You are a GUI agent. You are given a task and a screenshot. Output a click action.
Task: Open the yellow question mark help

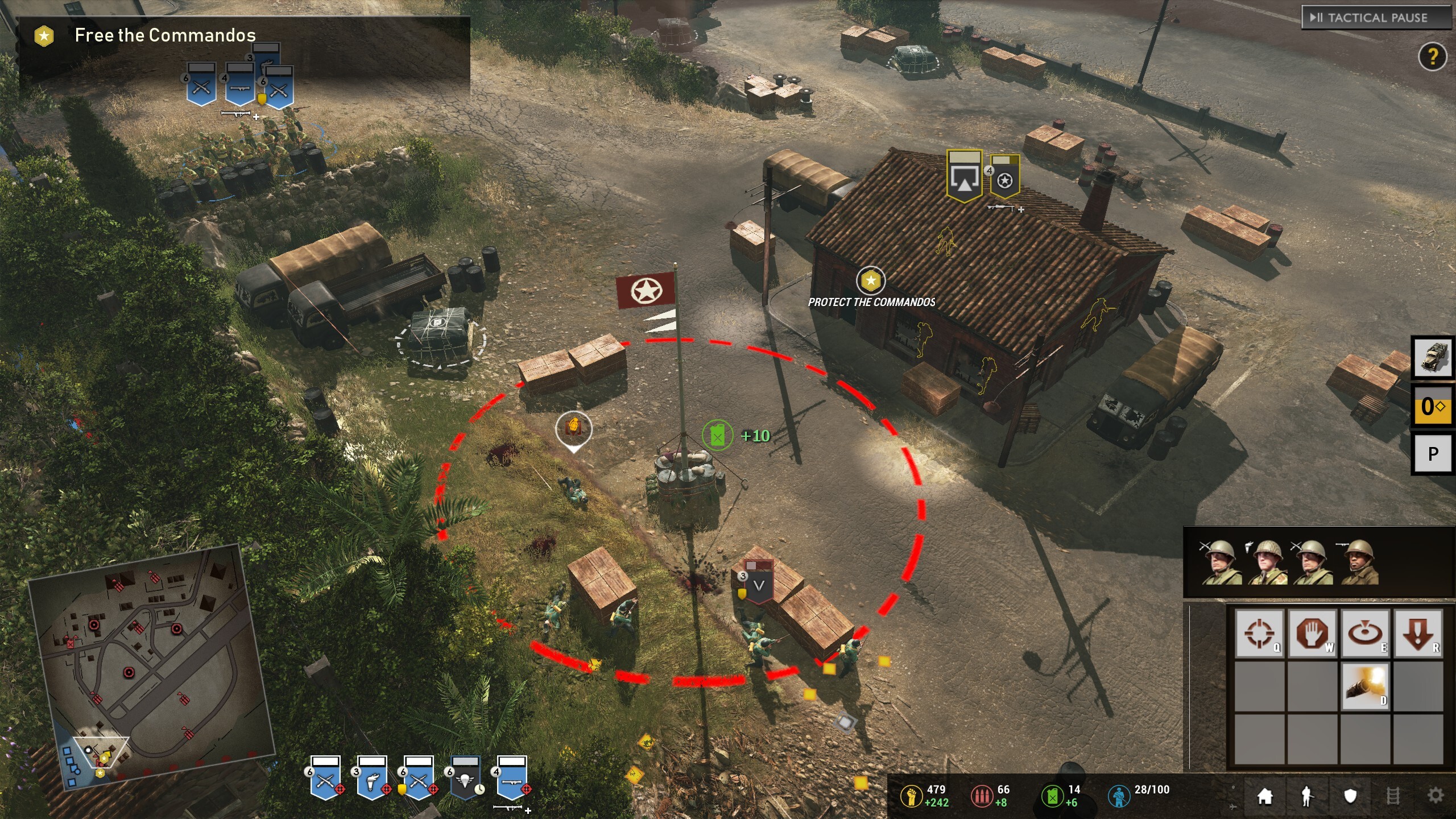coord(1432,56)
